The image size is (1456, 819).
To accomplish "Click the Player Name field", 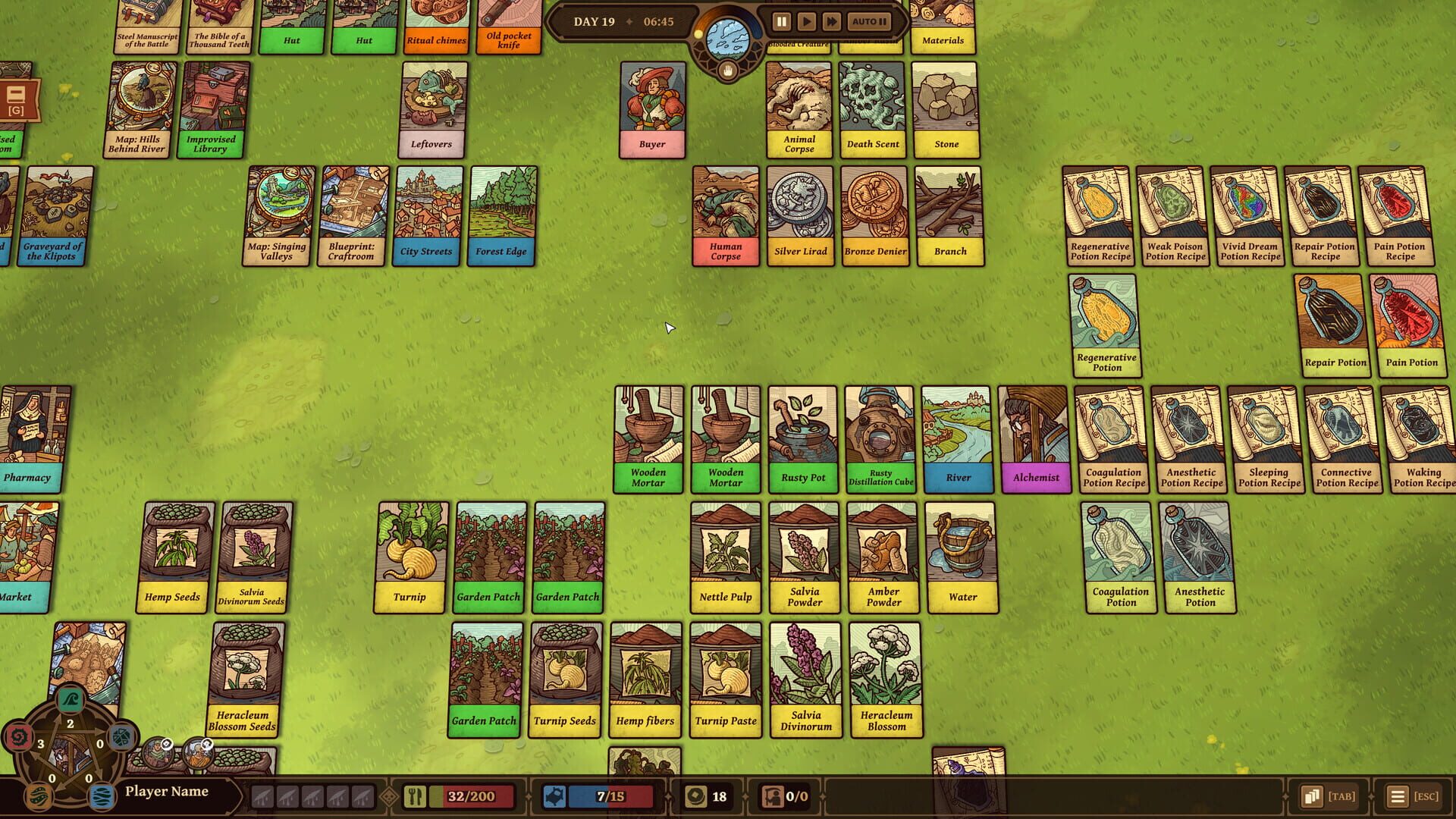I will (168, 791).
